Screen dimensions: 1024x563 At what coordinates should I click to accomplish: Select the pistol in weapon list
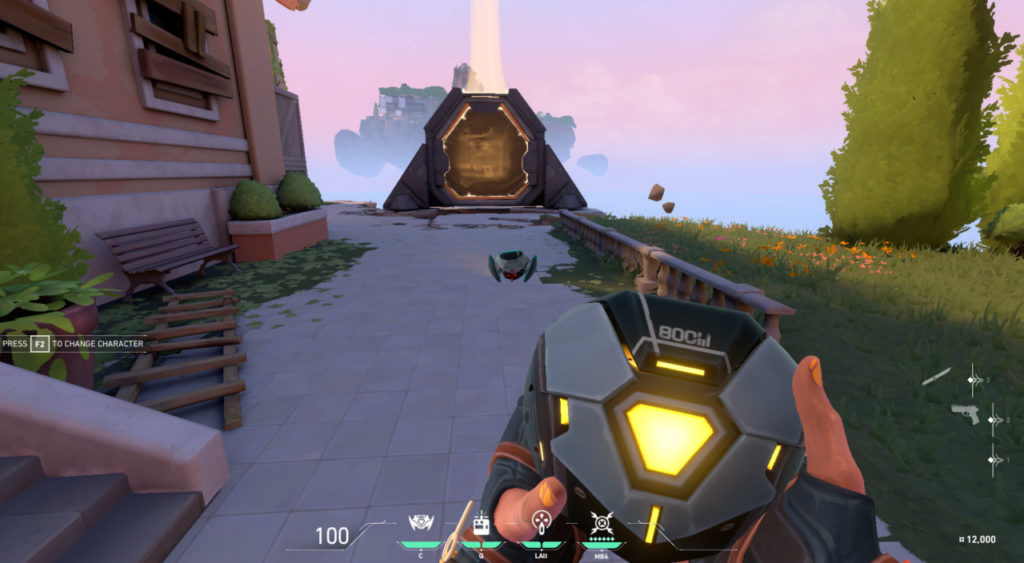pyautogui.click(x=965, y=412)
